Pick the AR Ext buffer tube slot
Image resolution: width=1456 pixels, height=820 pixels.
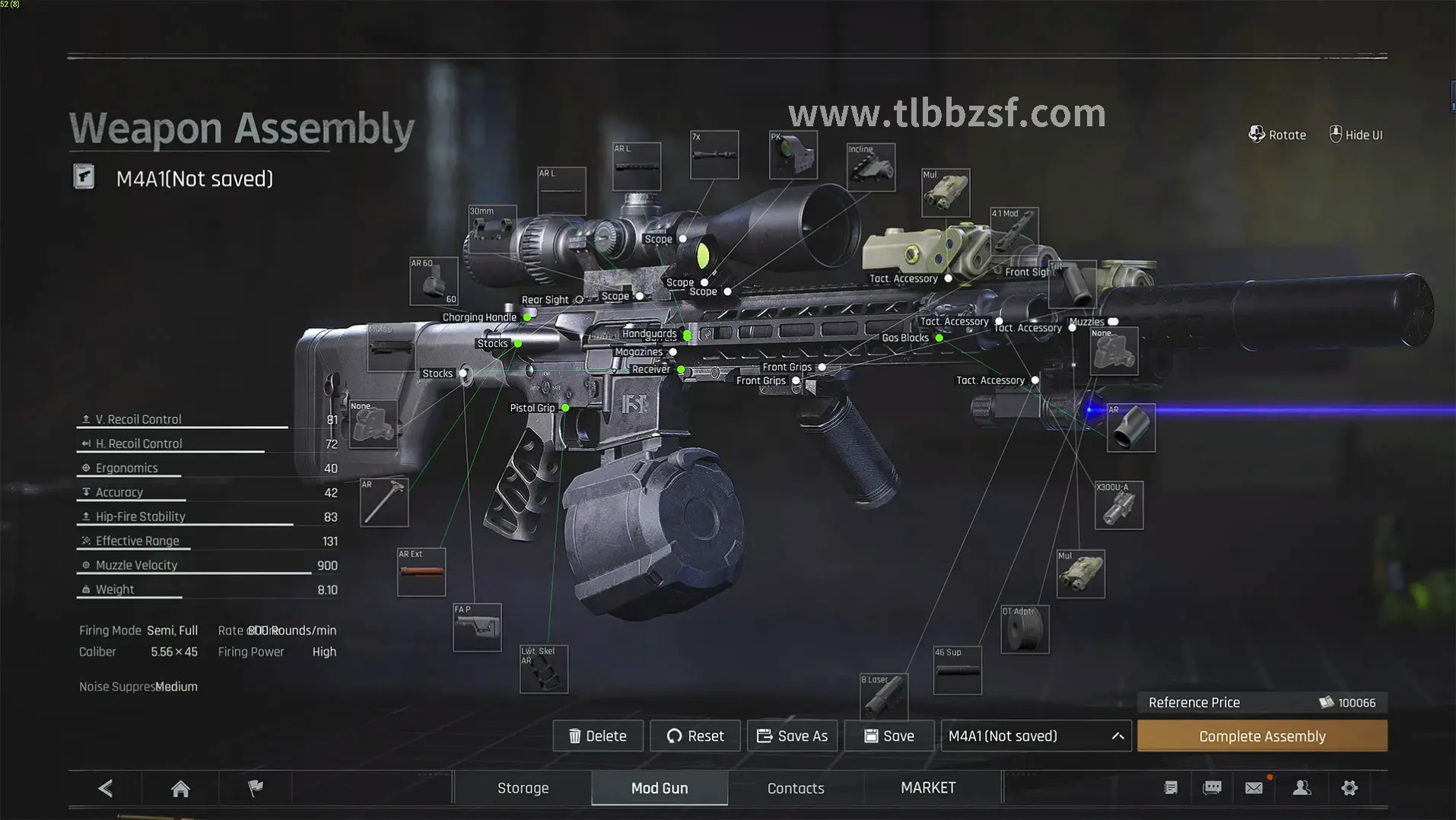[421, 572]
